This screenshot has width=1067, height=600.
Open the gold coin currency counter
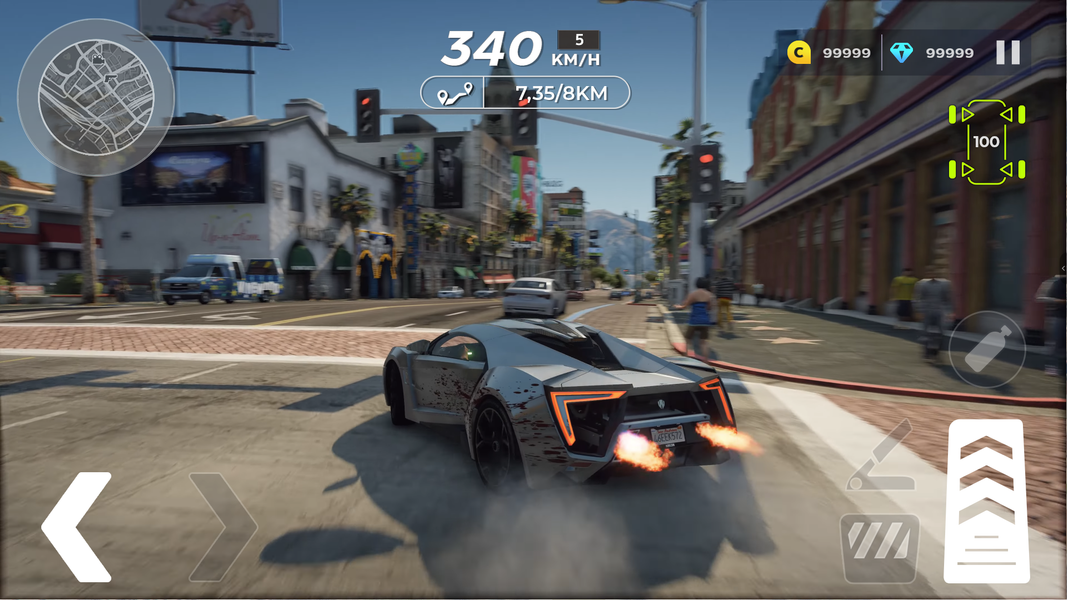(x=829, y=53)
